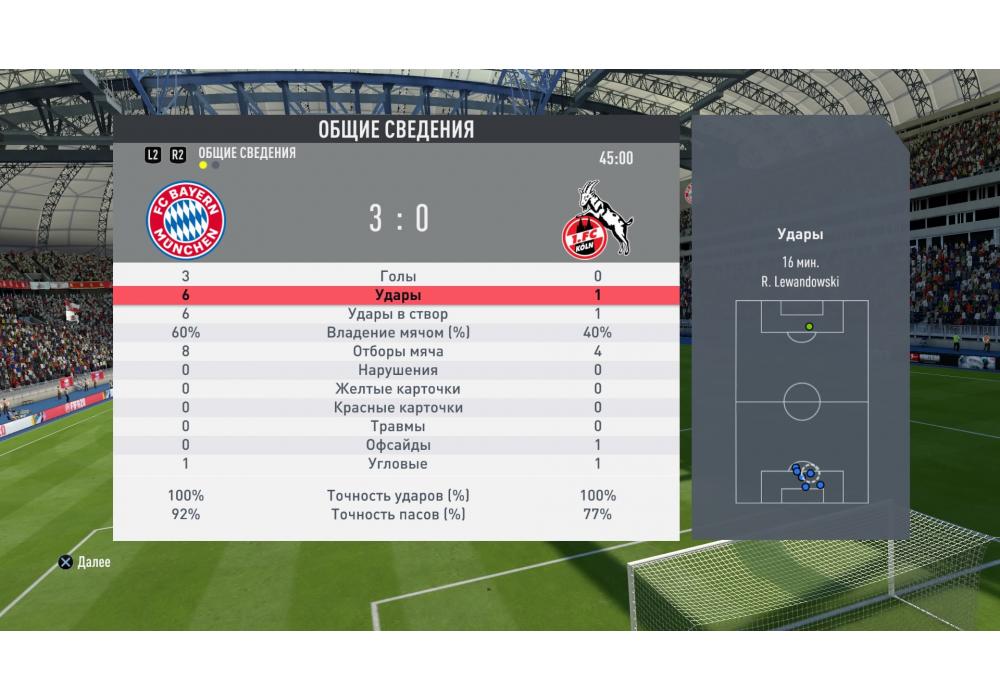Click the Точность ударов (%) row
Viewport: 1000px width, 700px height.
pos(397,495)
